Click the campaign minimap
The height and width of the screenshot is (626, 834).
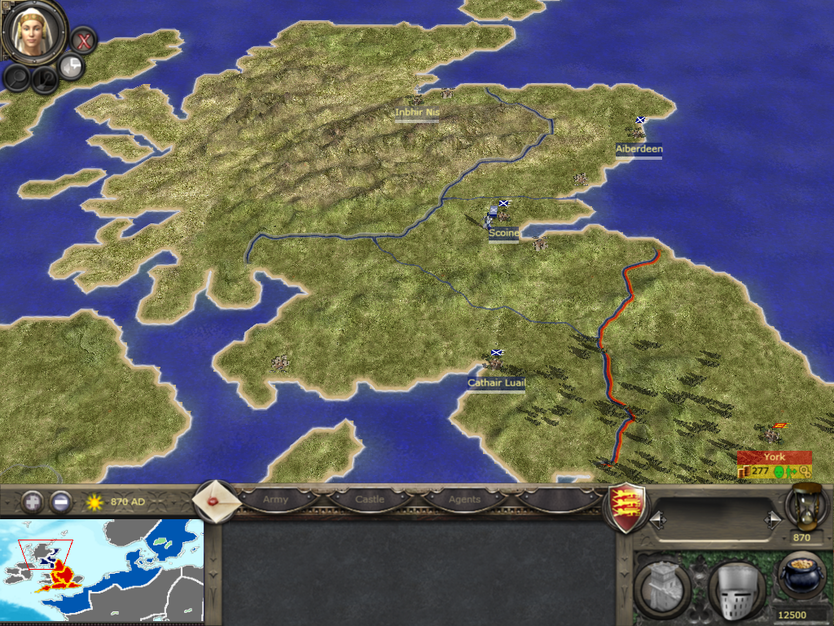click(102, 571)
